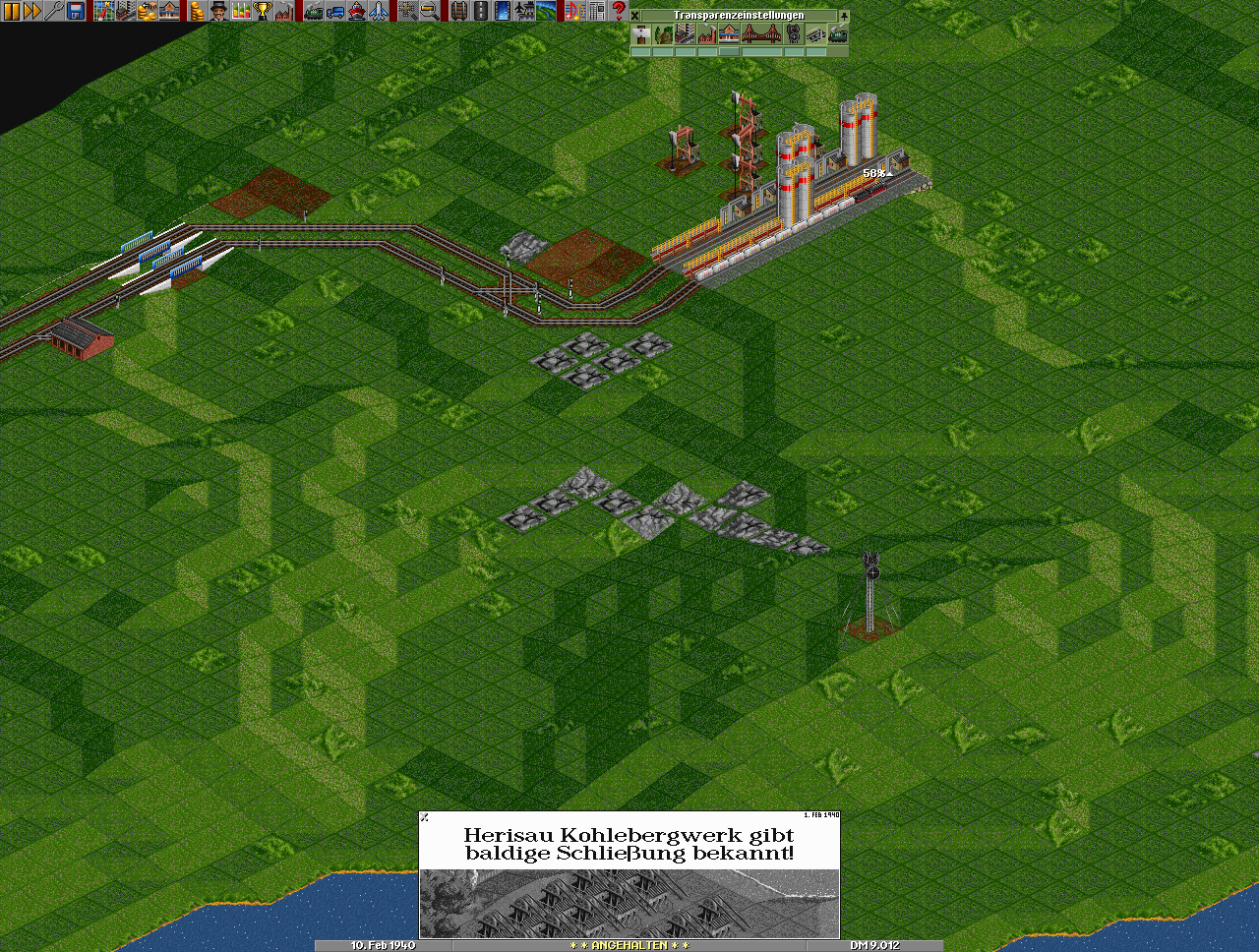Screen dimensions: 1259x952
Task: Toggle fast forward mode
Action: pyautogui.click(x=32, y=11)
